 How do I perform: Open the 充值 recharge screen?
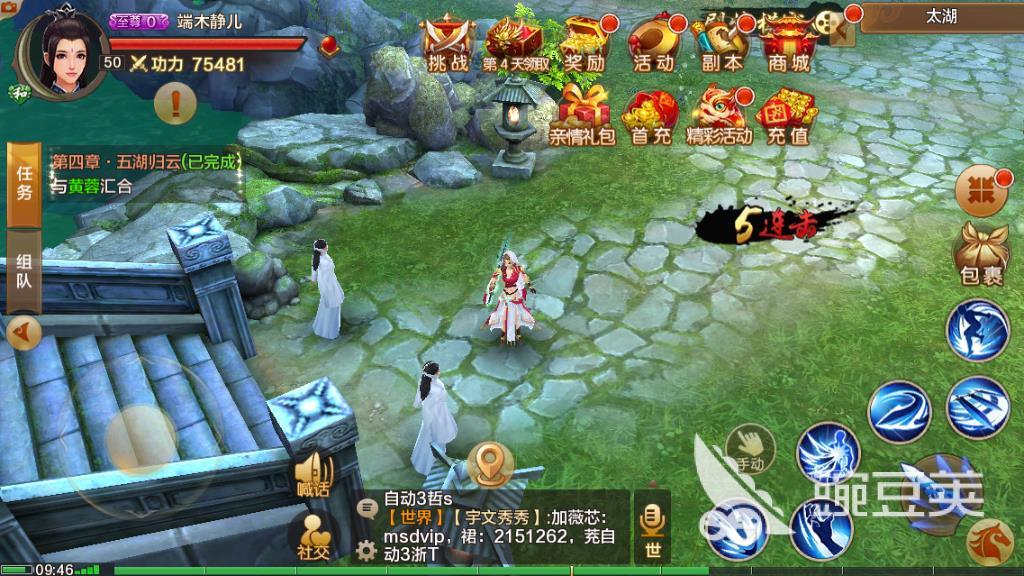[x=788, y=117]
